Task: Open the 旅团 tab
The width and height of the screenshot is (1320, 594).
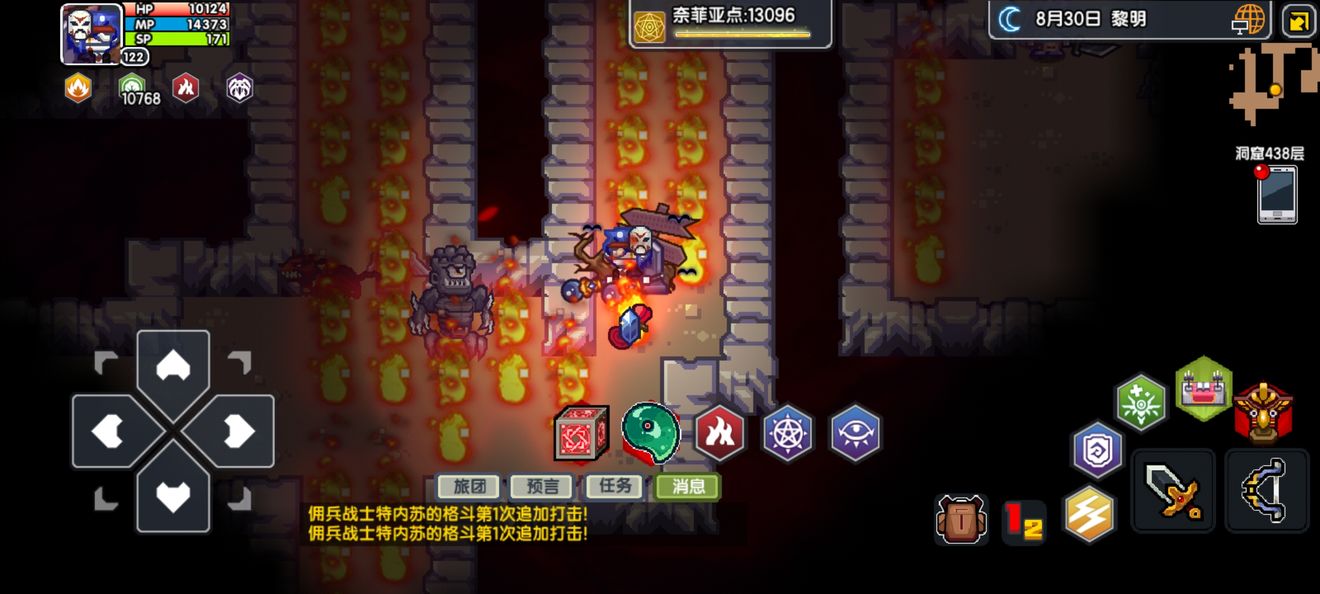Action: click(x=469, y=487)
